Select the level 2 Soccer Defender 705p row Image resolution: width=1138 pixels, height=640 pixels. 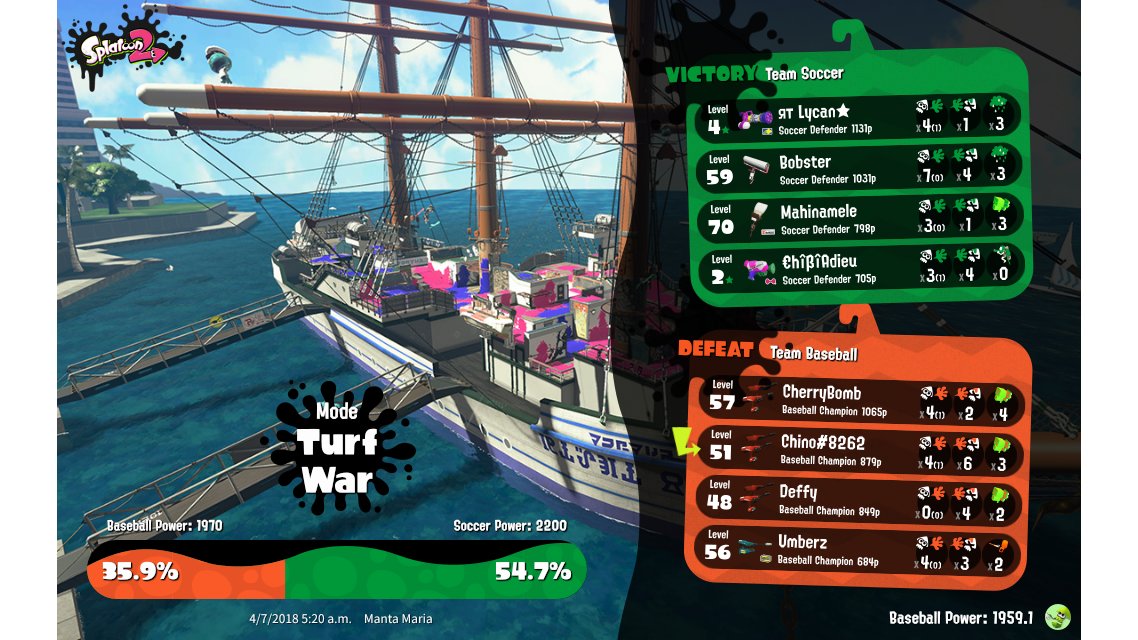pyautogui.click(x=860, y=268)
